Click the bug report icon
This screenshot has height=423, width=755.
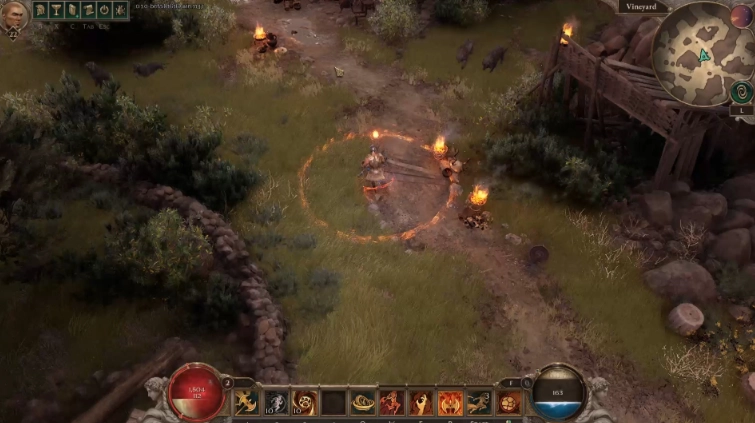pyautogui.click(x=119, y=10)
